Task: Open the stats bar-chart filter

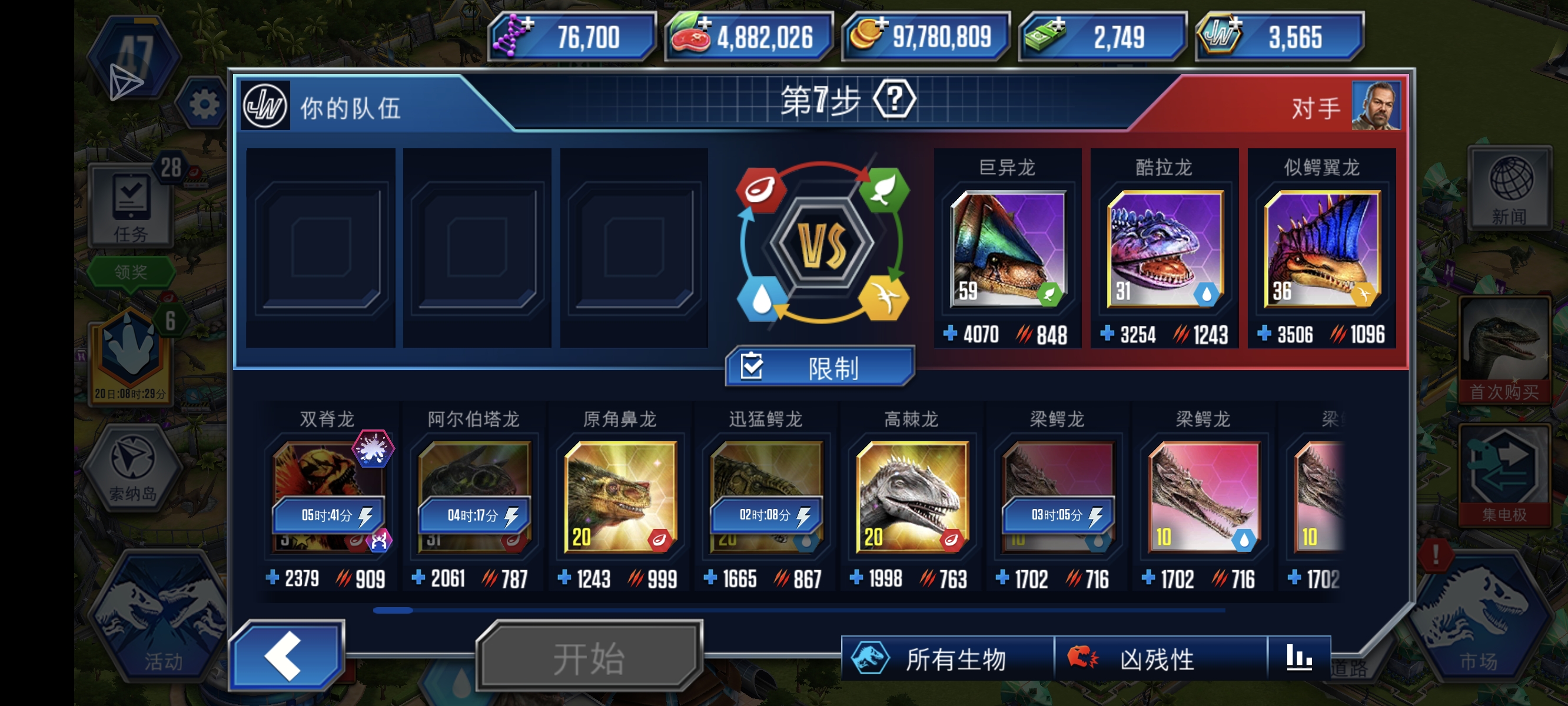Action: click(x=1300, y=658)
